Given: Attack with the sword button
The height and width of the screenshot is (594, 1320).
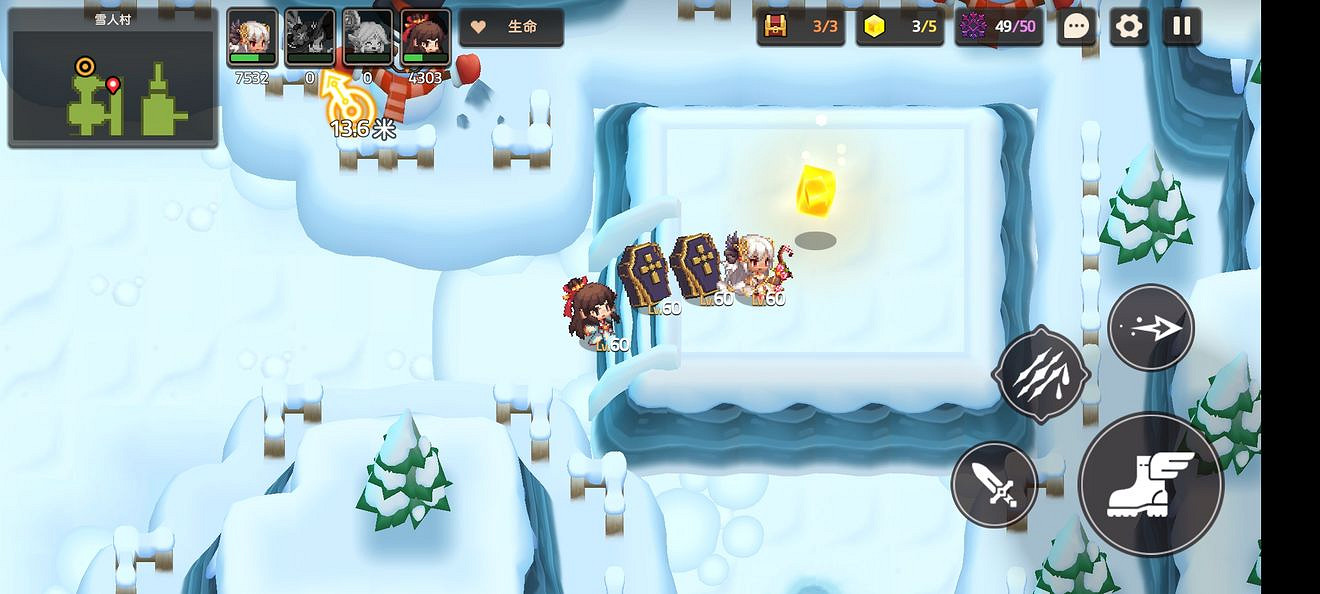Looking at the screenshot, I should coord(994,485).
